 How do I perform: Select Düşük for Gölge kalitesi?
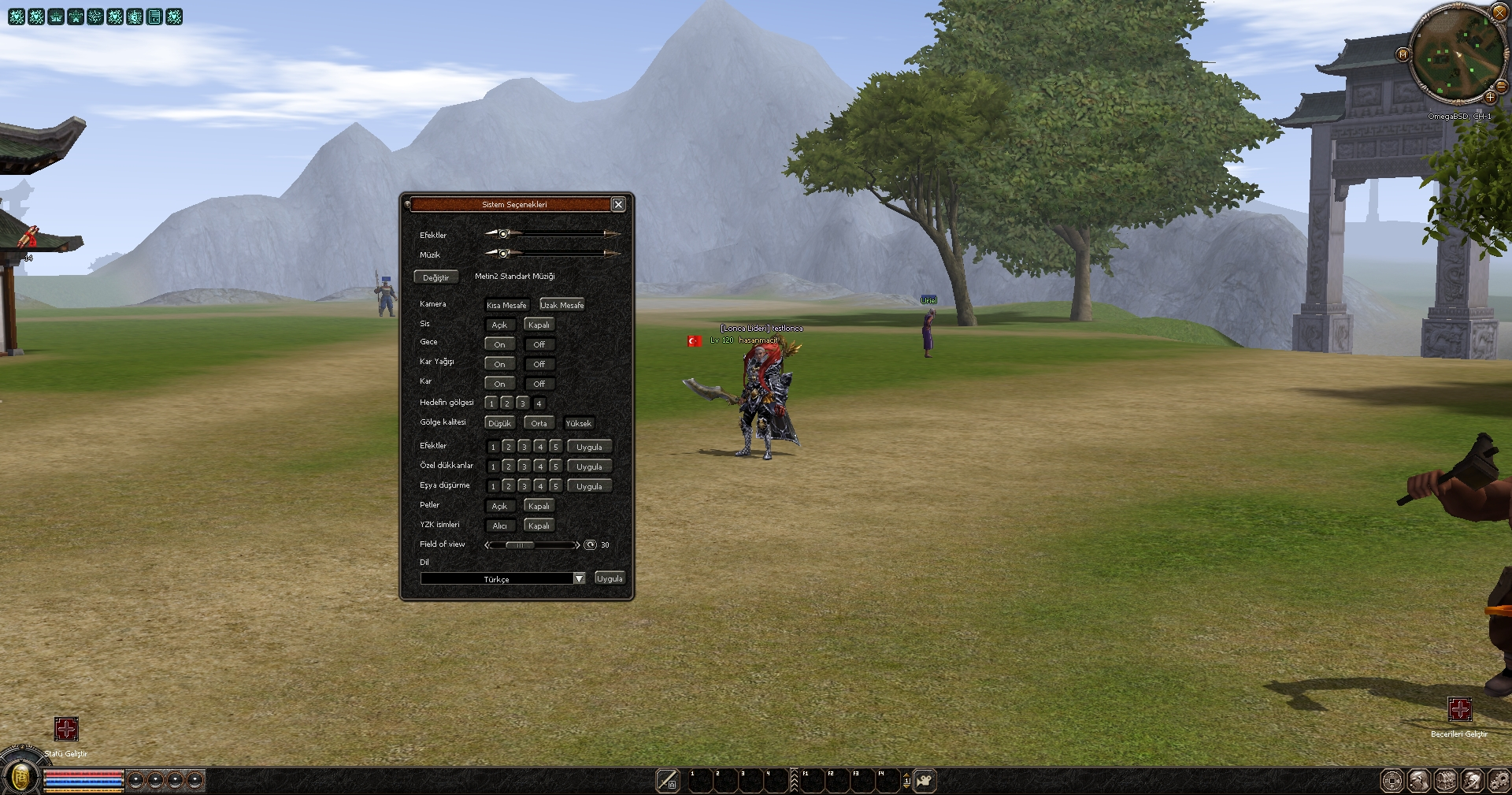(499, 423)
